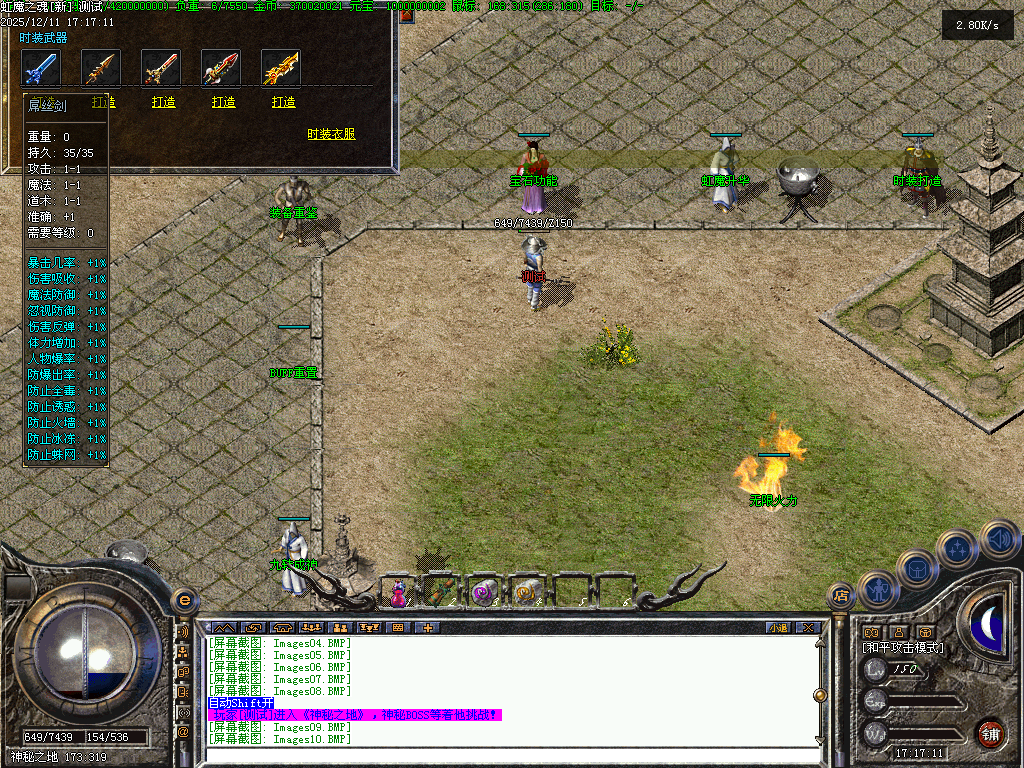The image size is (1024, 768).
Task: Toggle sound with the speaker button
Action: (x=999, y=539)
